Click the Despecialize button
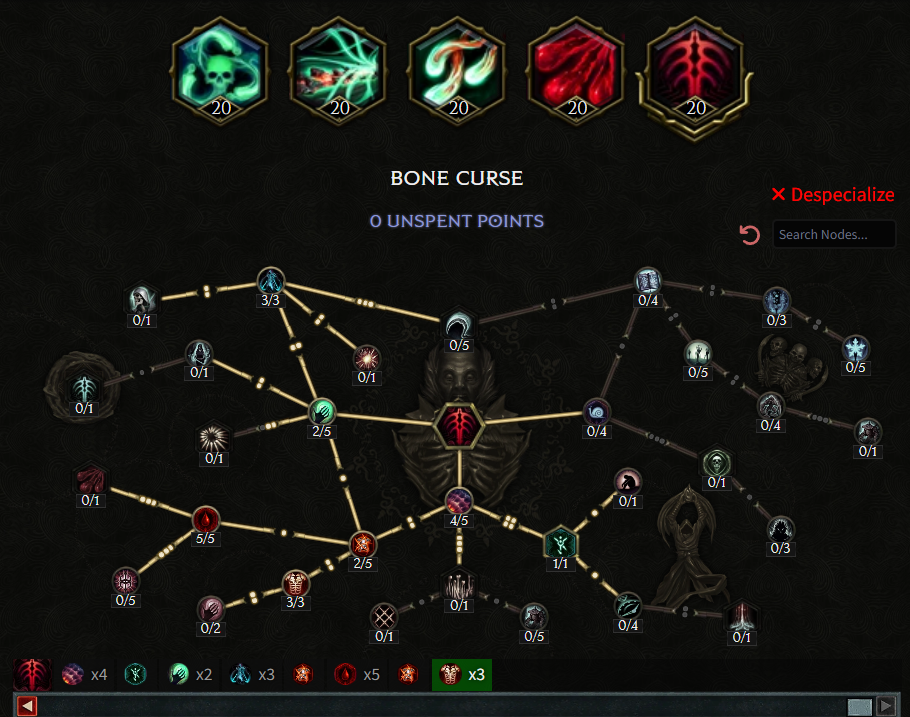This screenshot has width=910, height=717. 832,195
